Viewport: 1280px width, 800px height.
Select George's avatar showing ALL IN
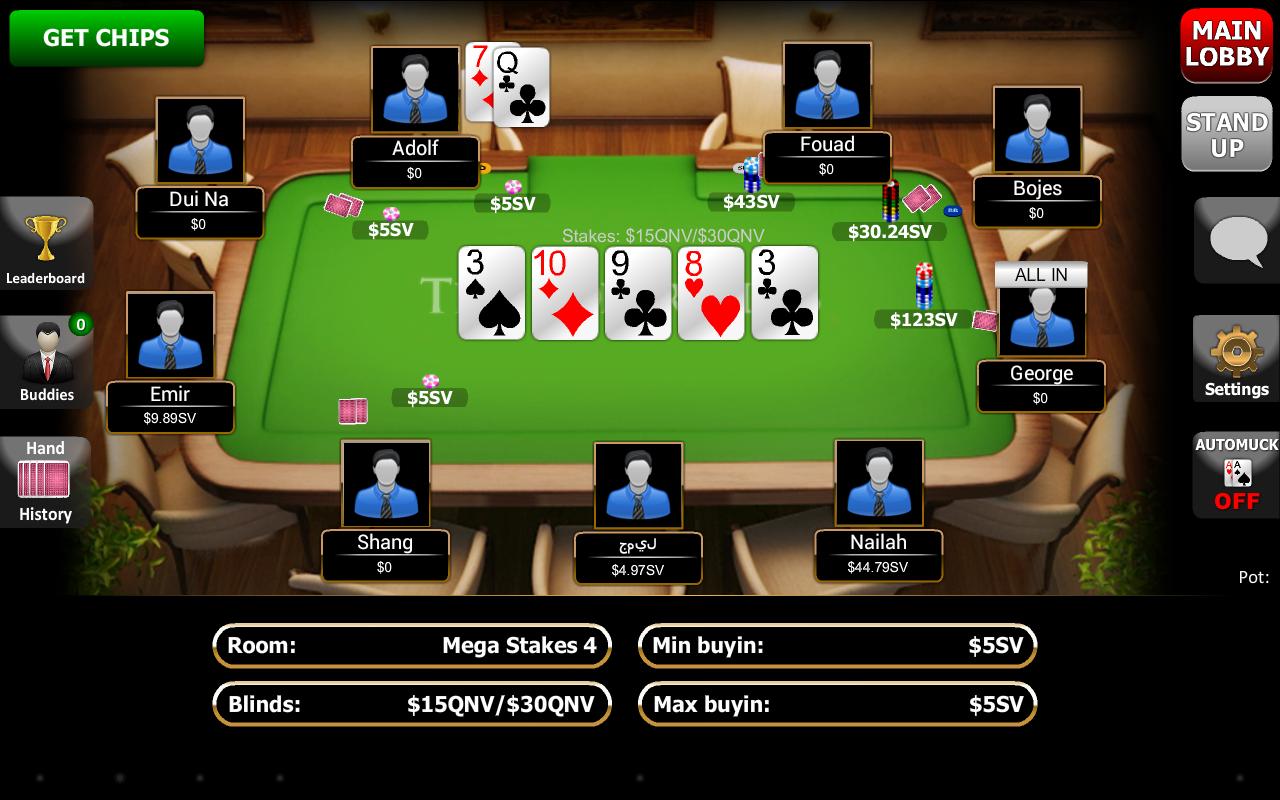pyautogui.click(x=1041, y=318)
